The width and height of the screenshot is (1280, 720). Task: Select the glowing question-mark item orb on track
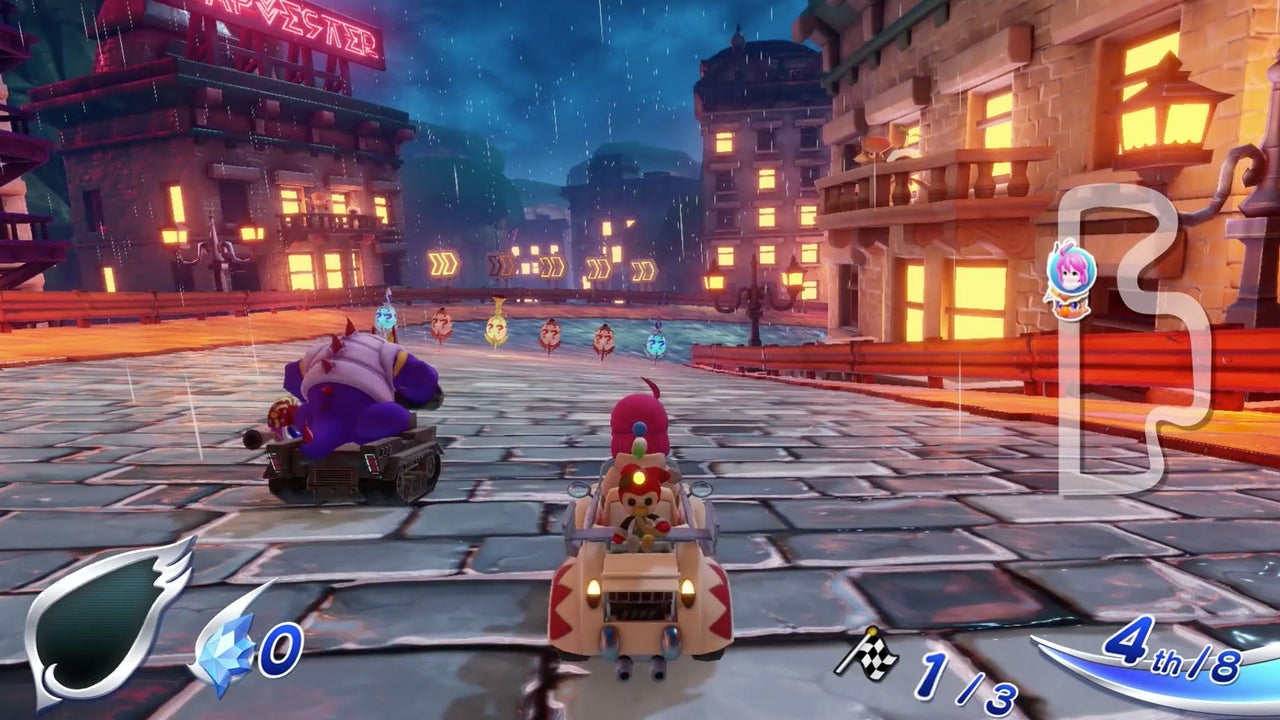(497, 330)
